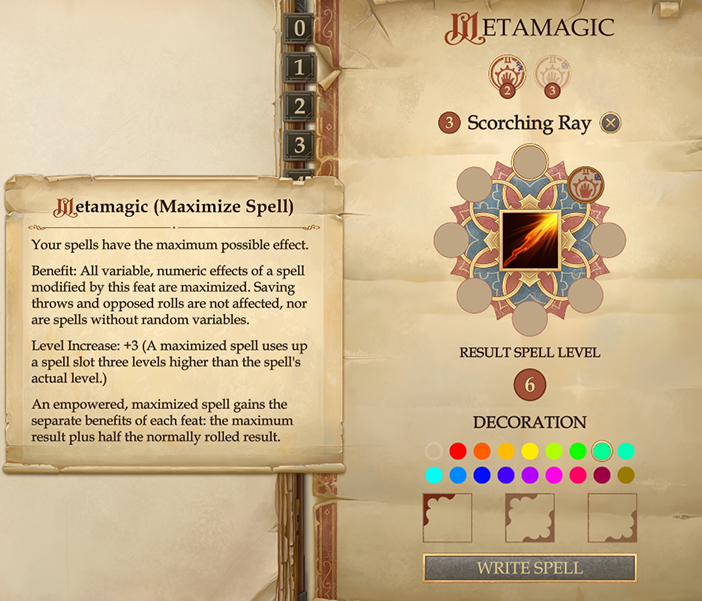Screen dimensions: 702x601
Task: Pick the orange decoration color
Action: click(x=482, y=451)
